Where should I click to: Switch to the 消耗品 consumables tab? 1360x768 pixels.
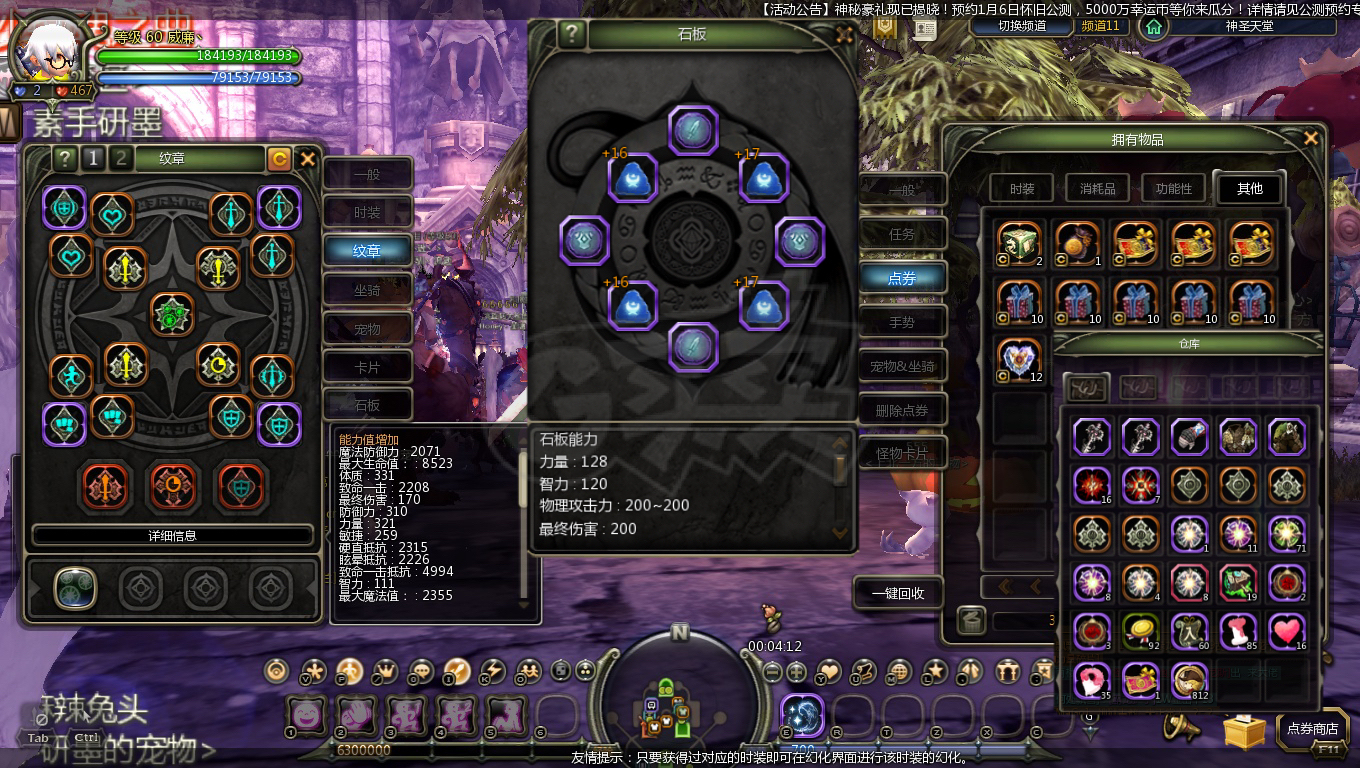1097,188
